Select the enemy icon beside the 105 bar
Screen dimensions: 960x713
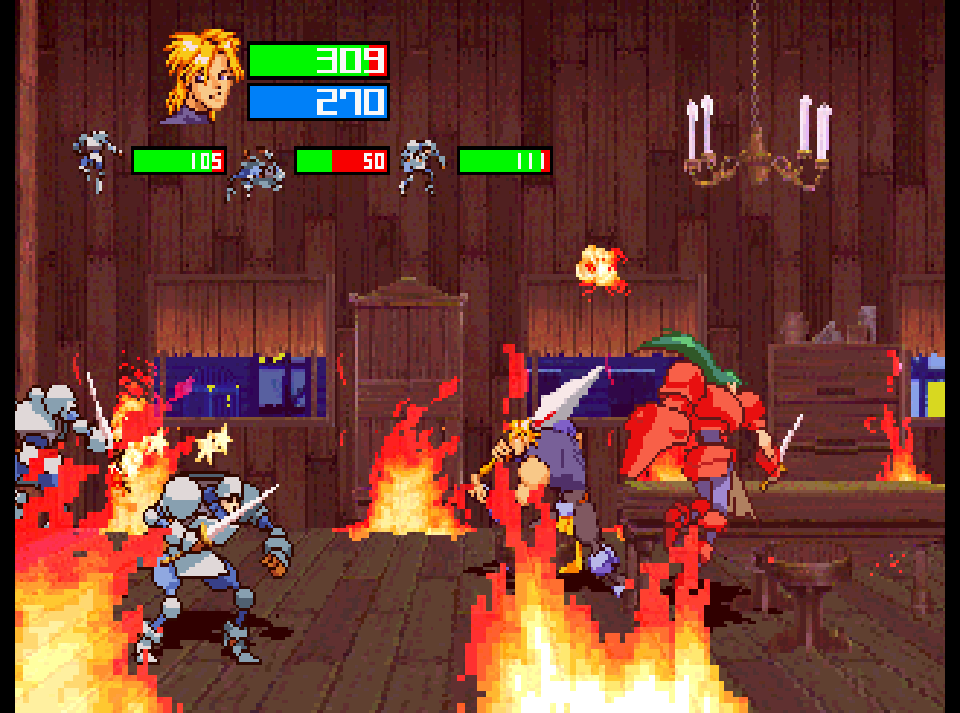point(98,160)
